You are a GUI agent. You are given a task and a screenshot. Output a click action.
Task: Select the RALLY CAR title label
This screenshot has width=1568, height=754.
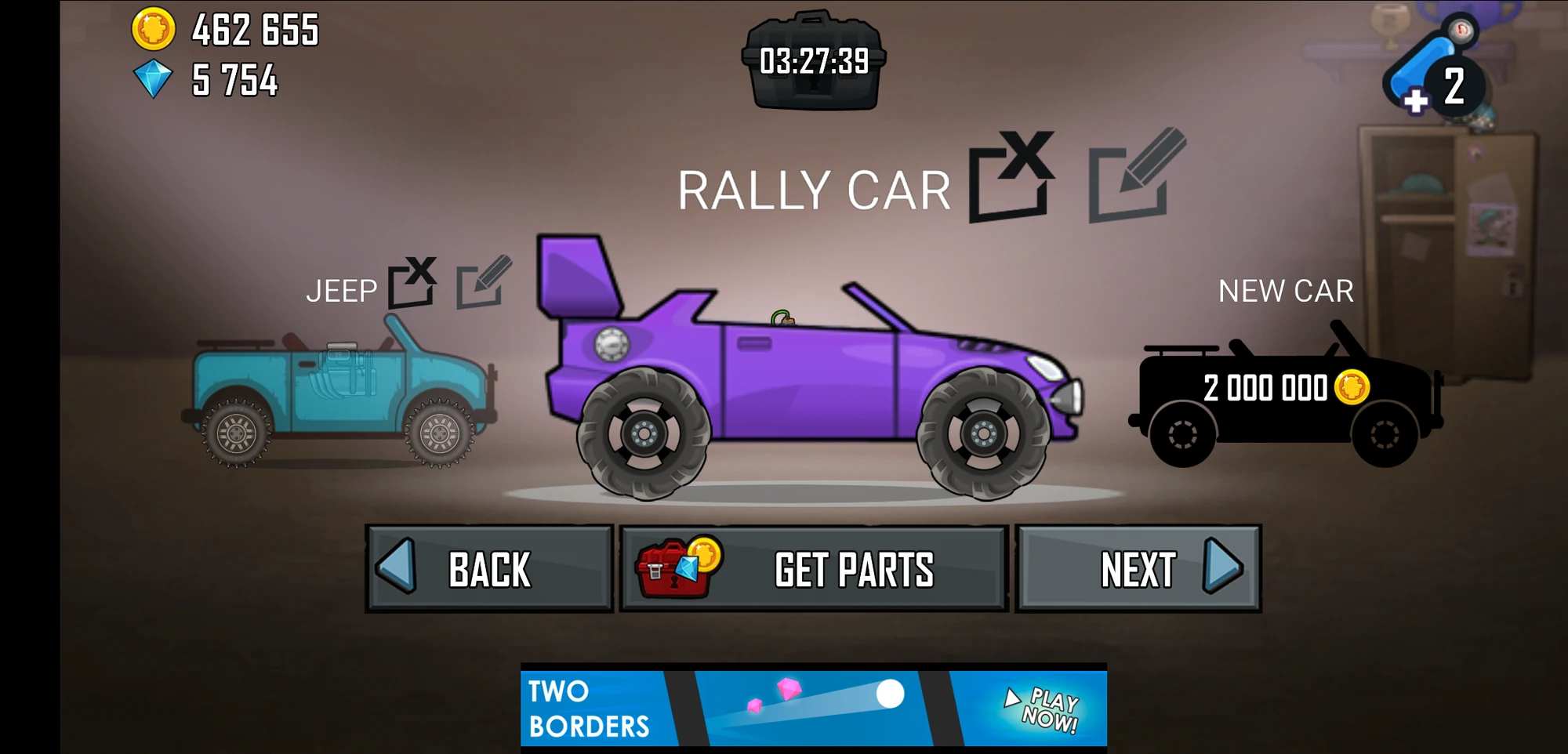pyautogui.click(x=815, y=188)
